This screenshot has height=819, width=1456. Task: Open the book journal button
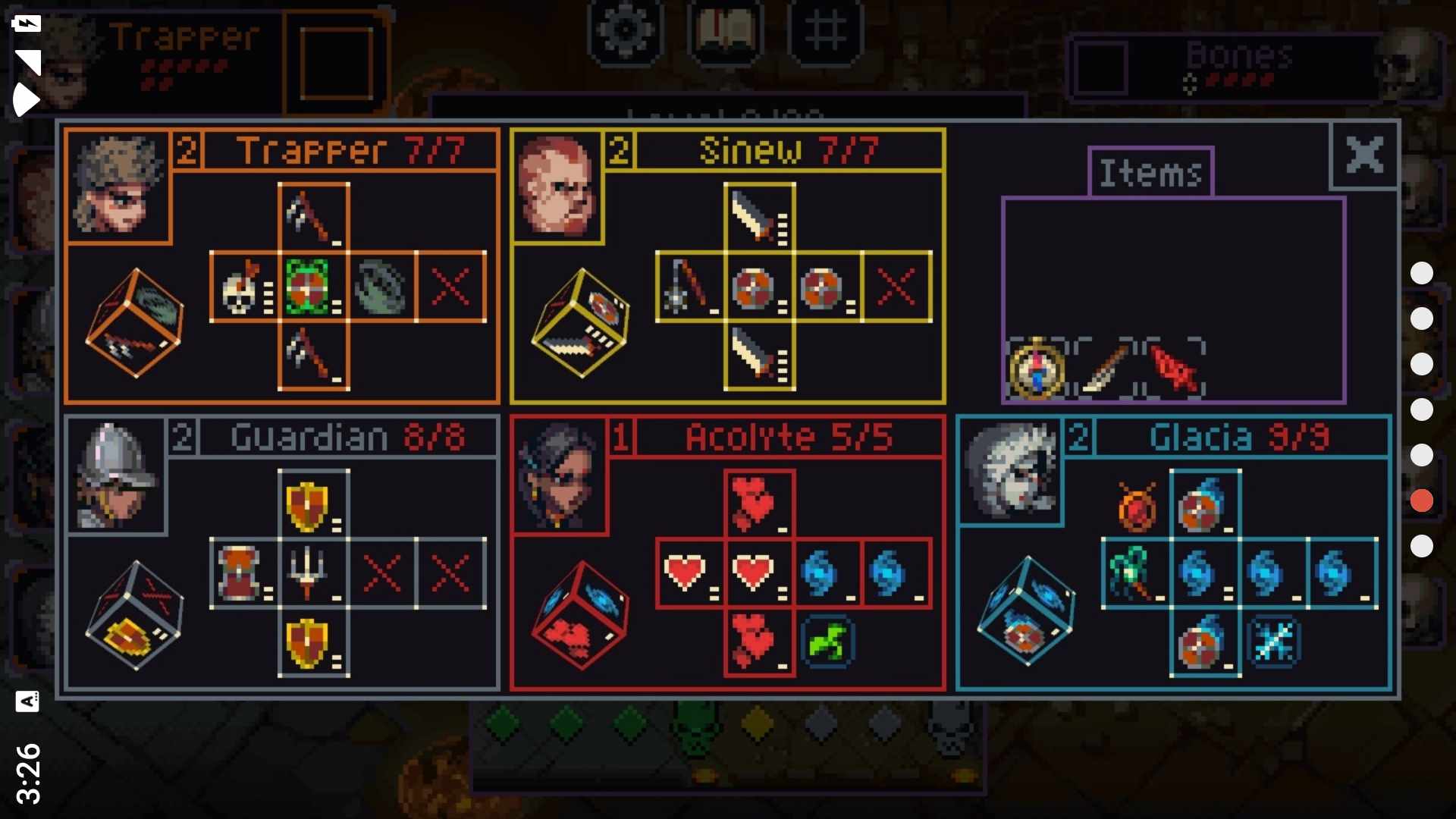point(725,30)
